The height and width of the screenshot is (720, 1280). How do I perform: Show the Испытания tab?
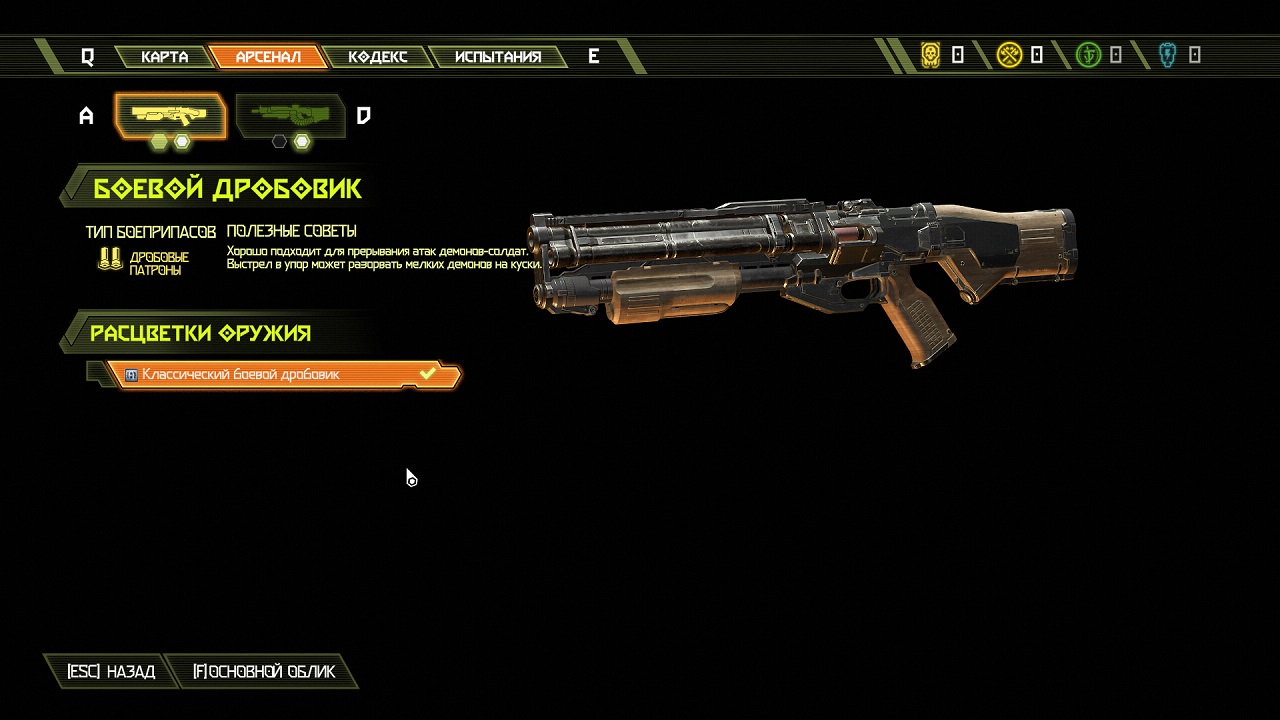click(498, 57)
